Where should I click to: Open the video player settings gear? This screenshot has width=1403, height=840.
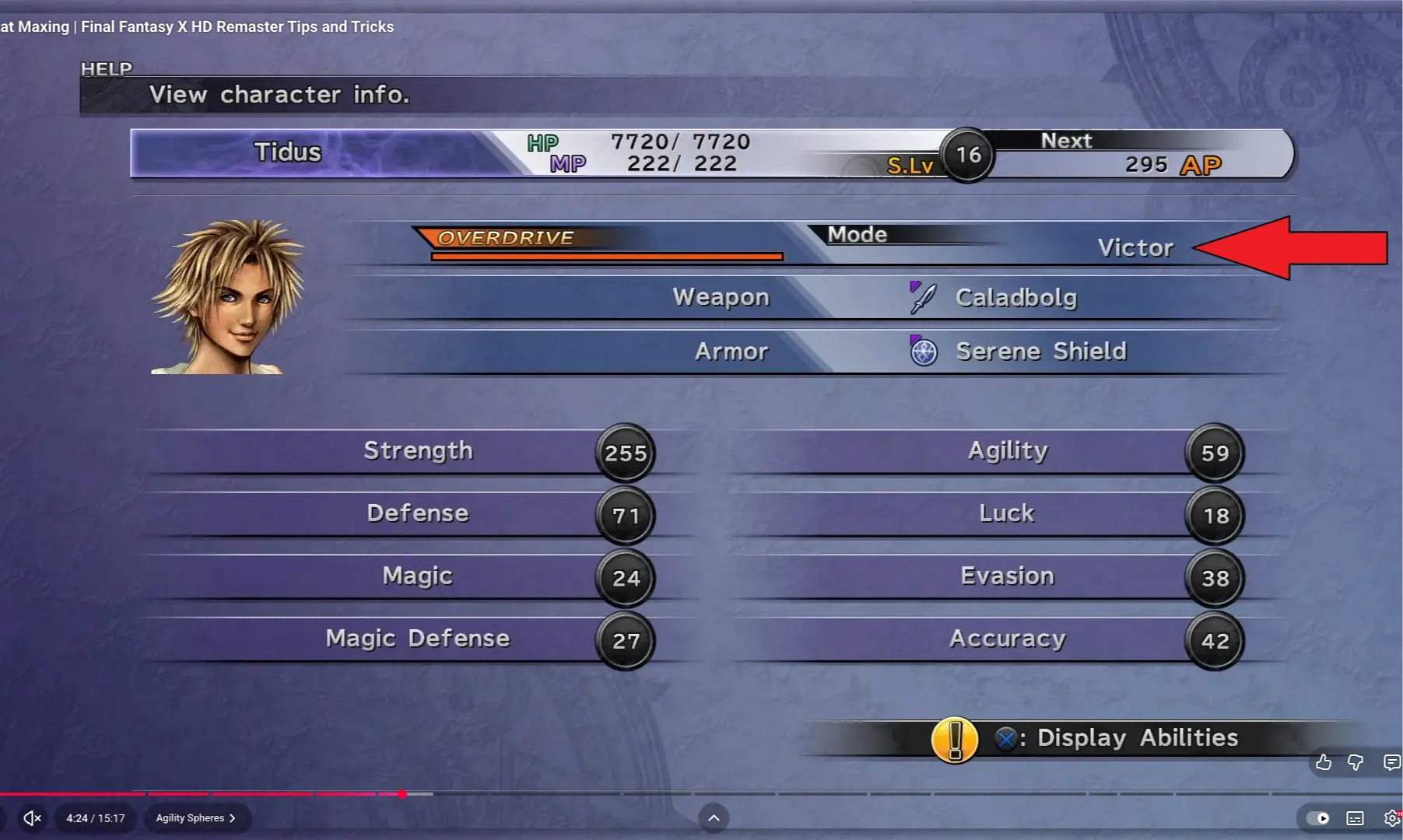point(1391,818)
